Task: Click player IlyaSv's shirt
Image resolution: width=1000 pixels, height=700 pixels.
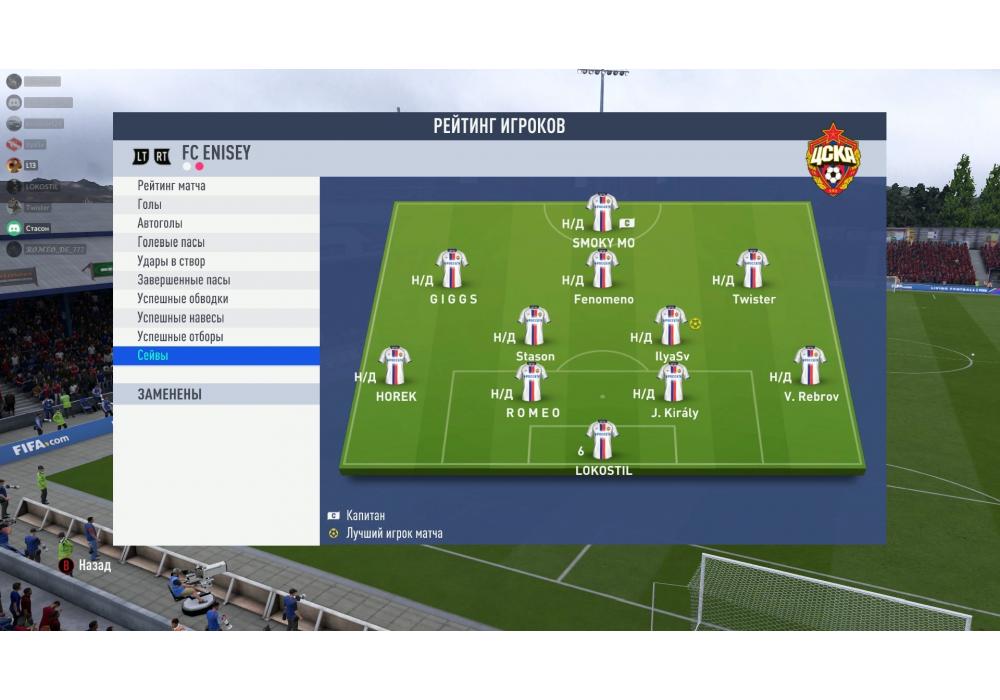Action: pyautogui.click(x=670, y=327)
